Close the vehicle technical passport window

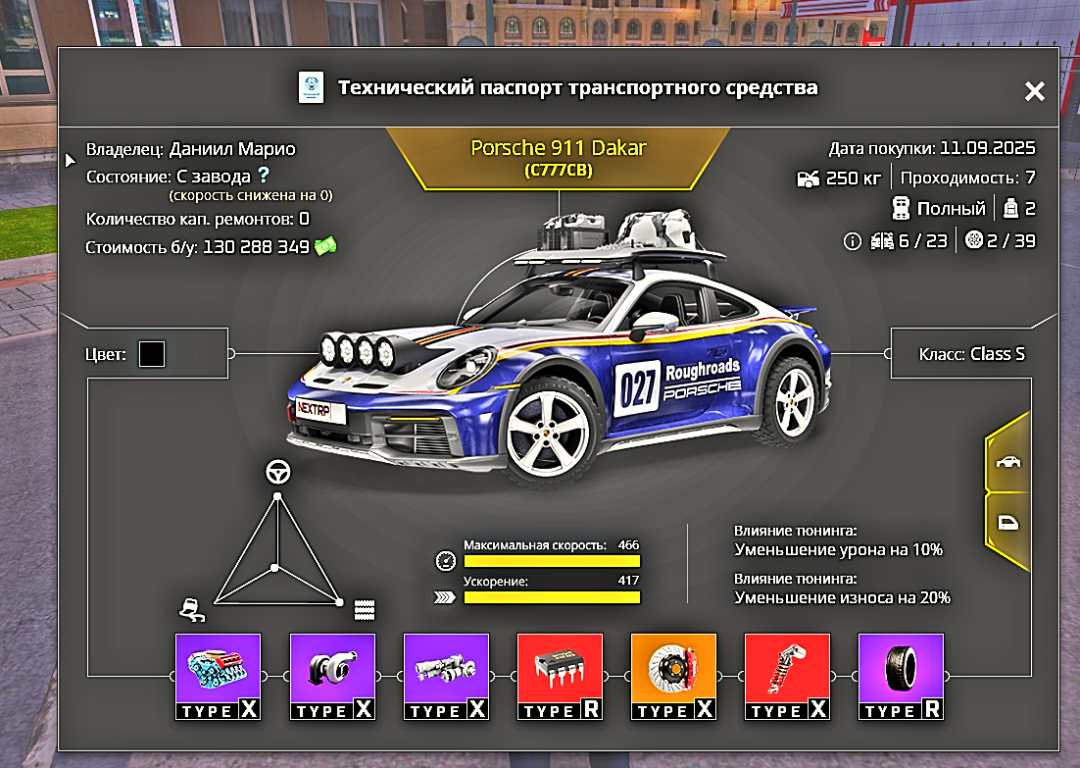point(1034,92)
